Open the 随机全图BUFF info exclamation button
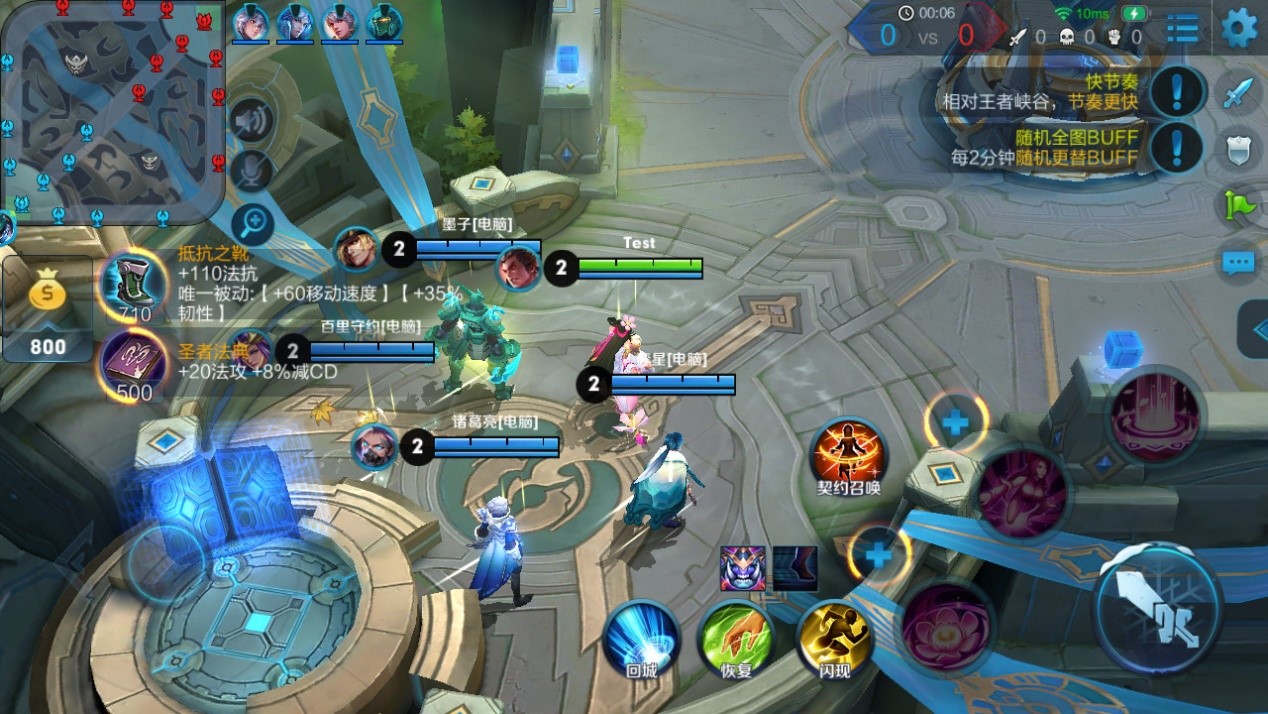The height and width of the screenshot is (714, 1268). point(1177,147)
